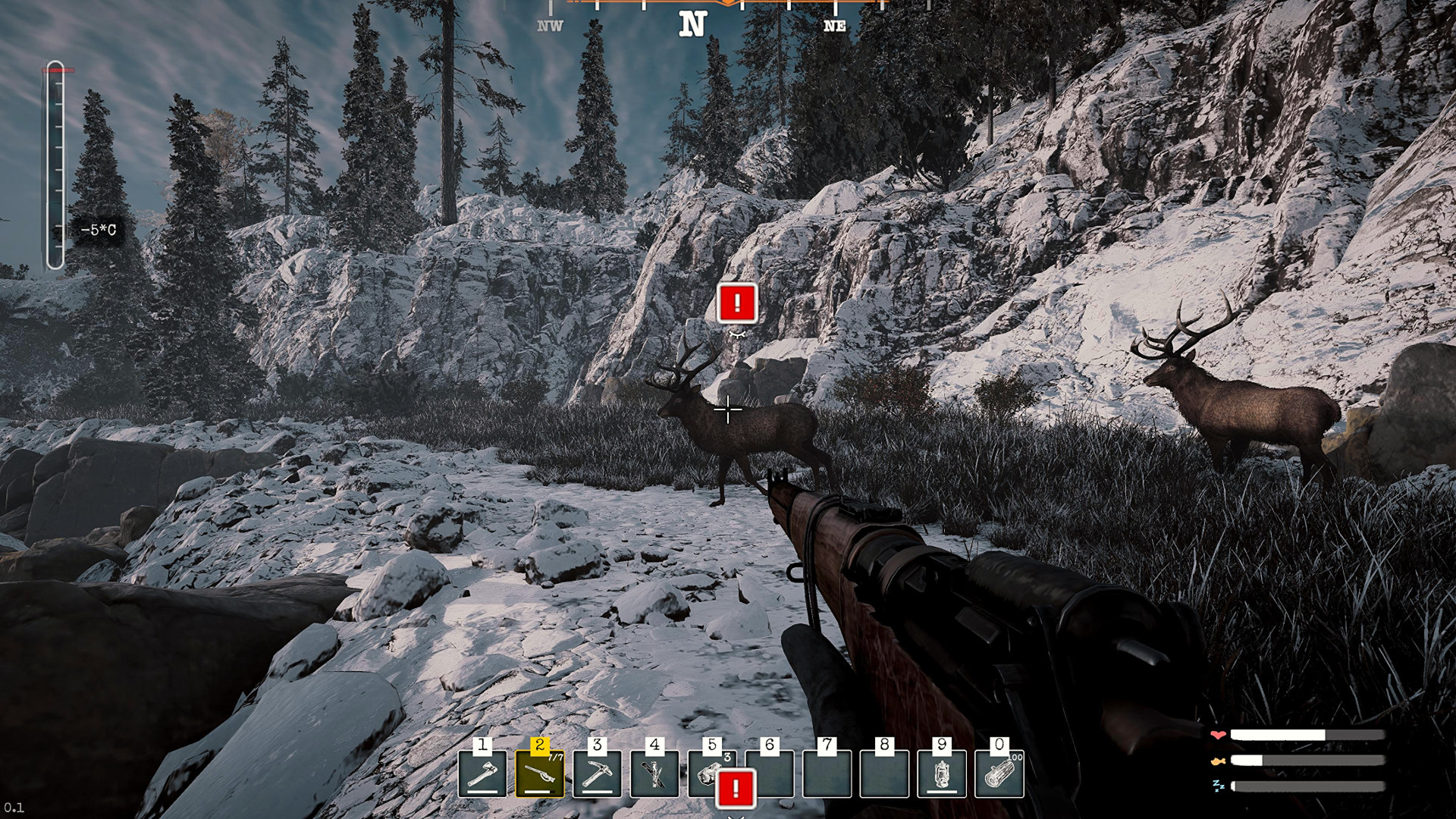Choose the sticks bundle in slot 4
The image size is (1456, 819).
click(654, 774)
